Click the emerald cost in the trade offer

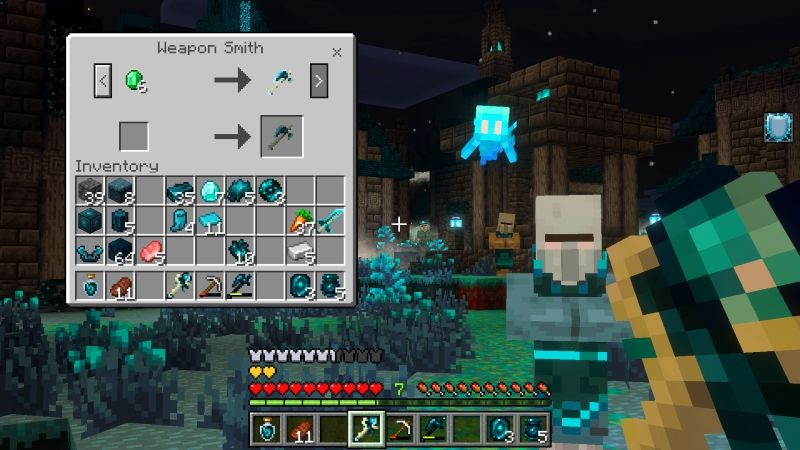click(135, 81)
